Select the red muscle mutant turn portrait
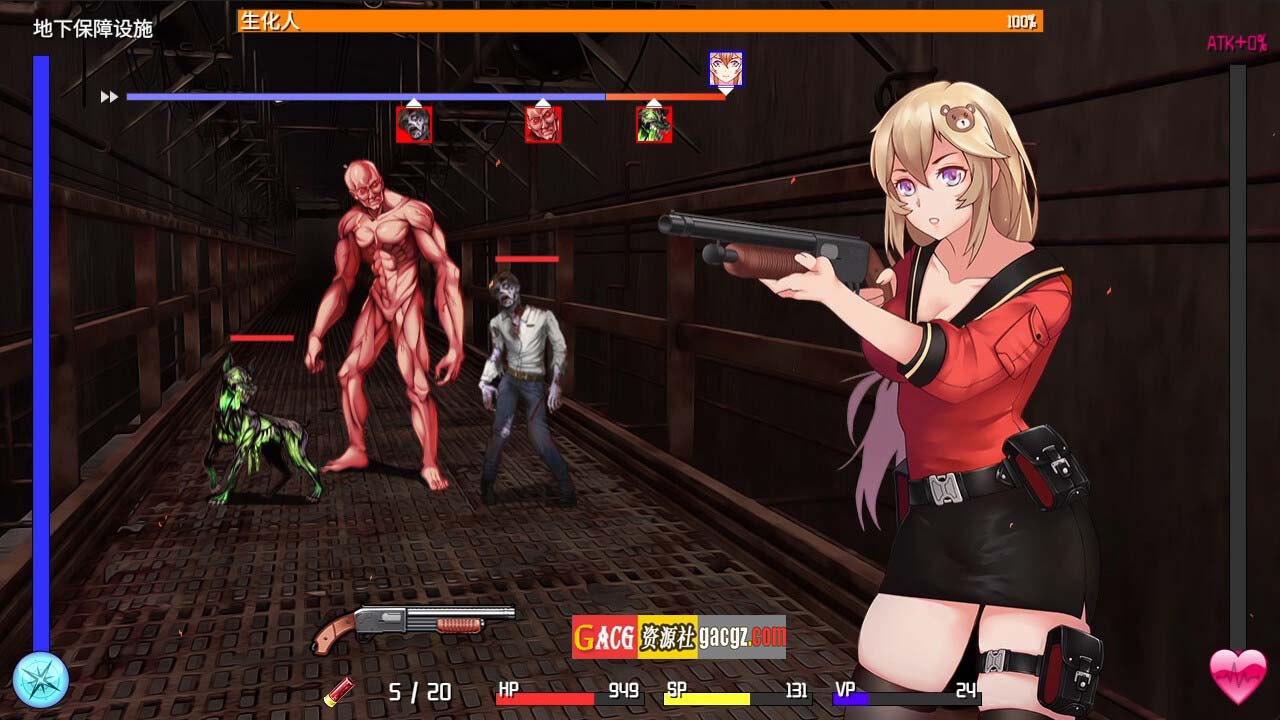1280x720 pixels. click(543, 125)
